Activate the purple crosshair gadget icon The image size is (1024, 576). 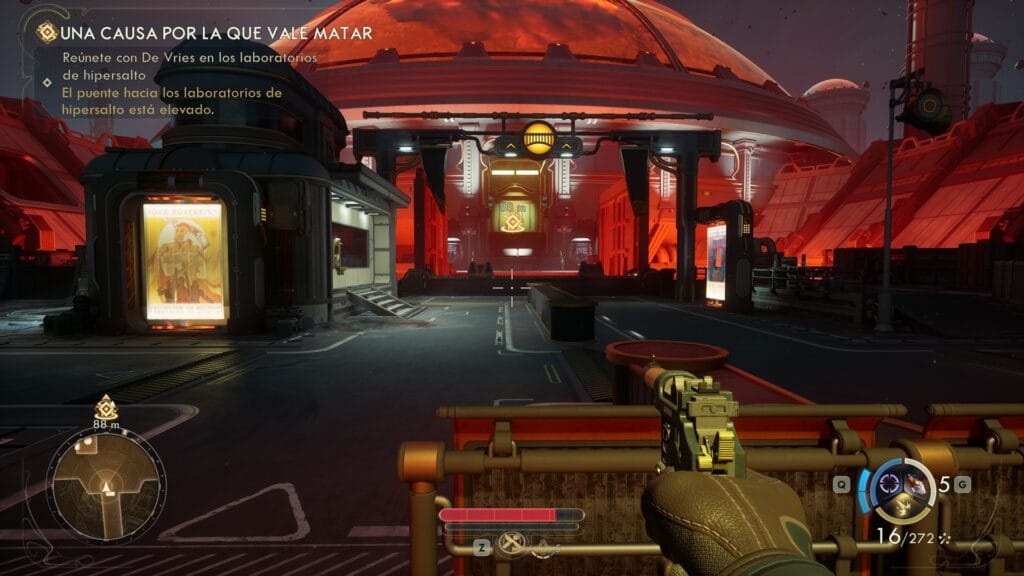[x=890, y=486]
